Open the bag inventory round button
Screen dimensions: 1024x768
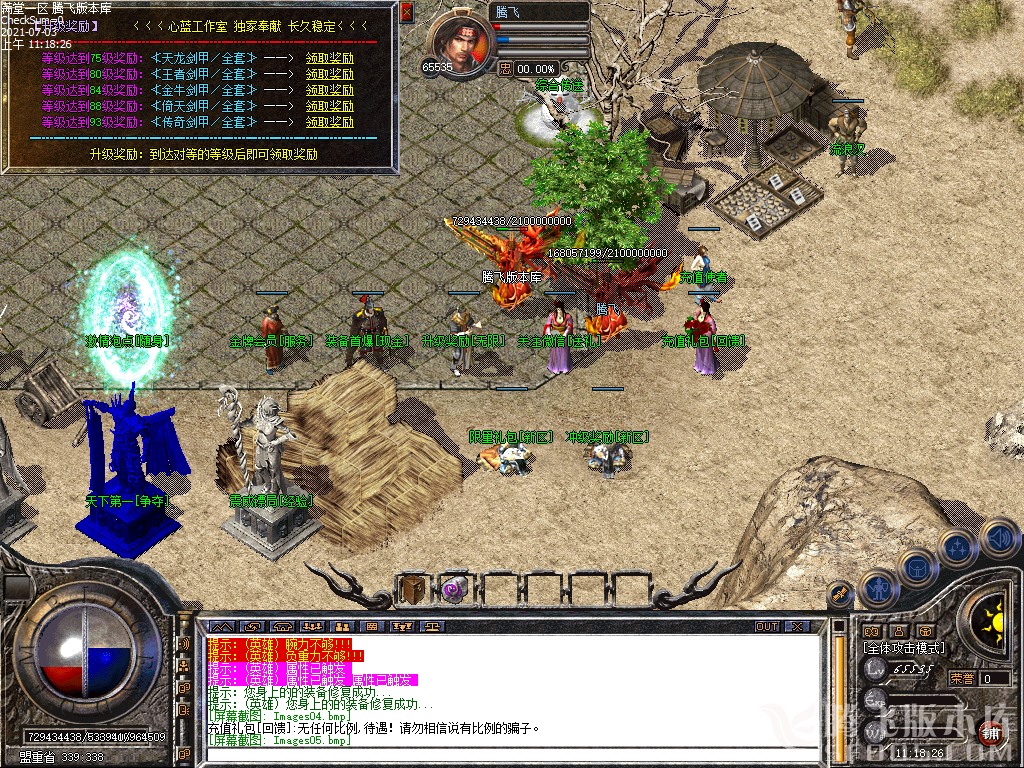[x=917, y=567]
